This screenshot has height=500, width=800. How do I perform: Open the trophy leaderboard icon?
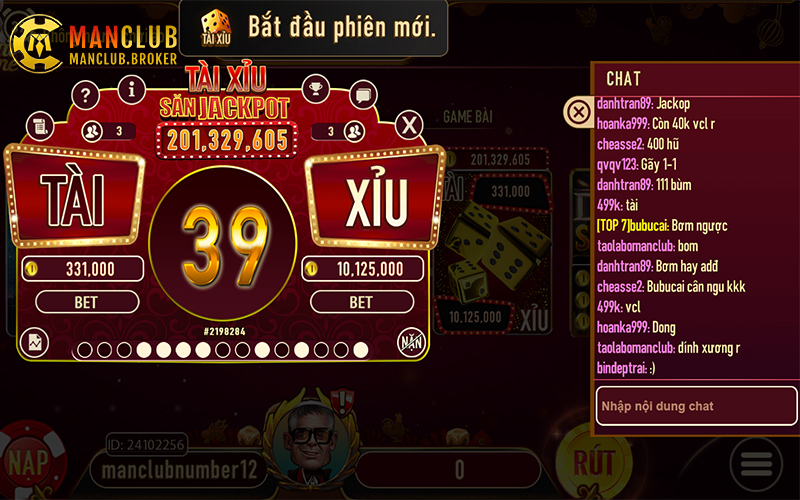coord(315,90)
